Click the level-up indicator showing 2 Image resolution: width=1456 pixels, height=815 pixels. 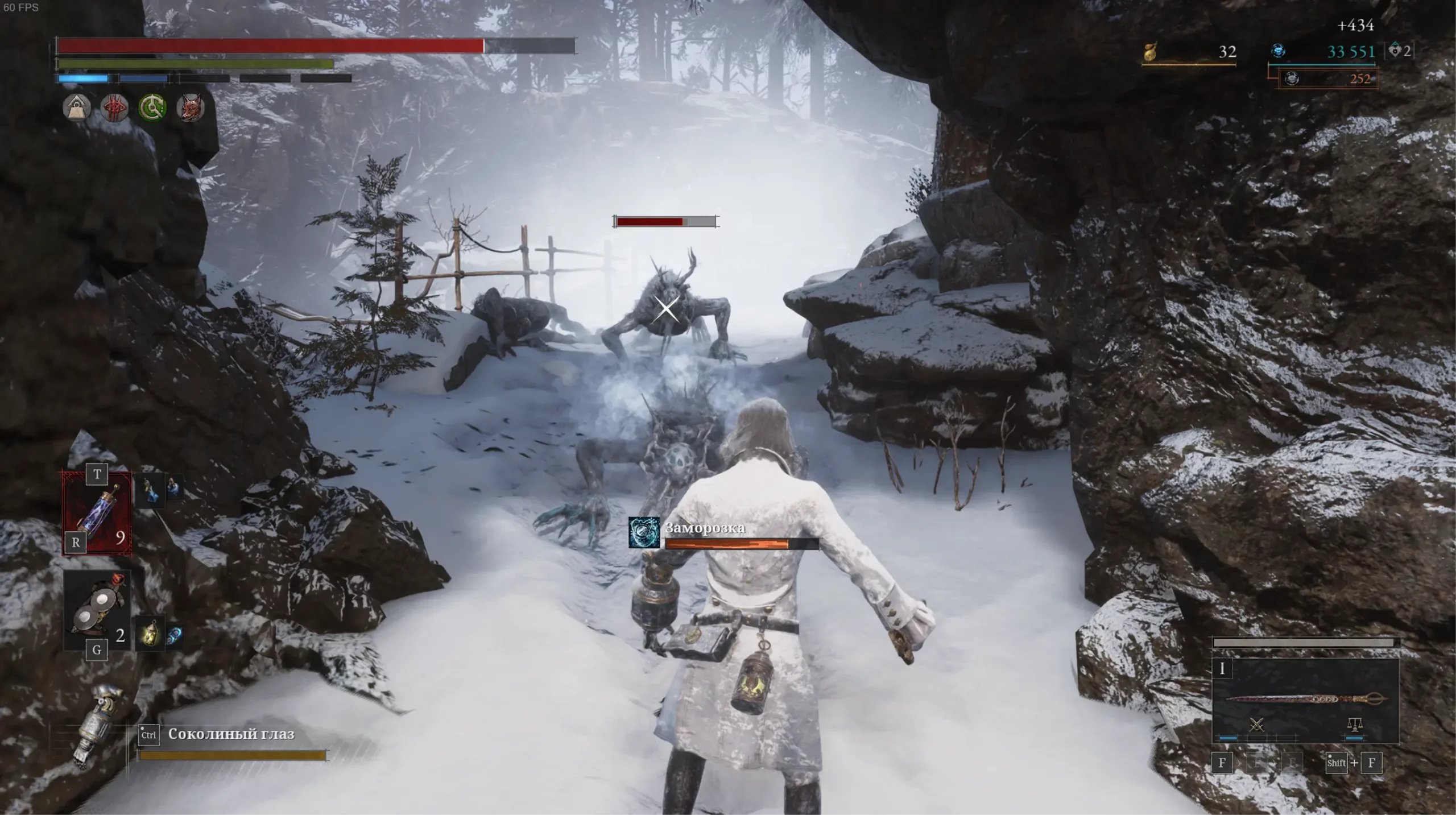1399,51
